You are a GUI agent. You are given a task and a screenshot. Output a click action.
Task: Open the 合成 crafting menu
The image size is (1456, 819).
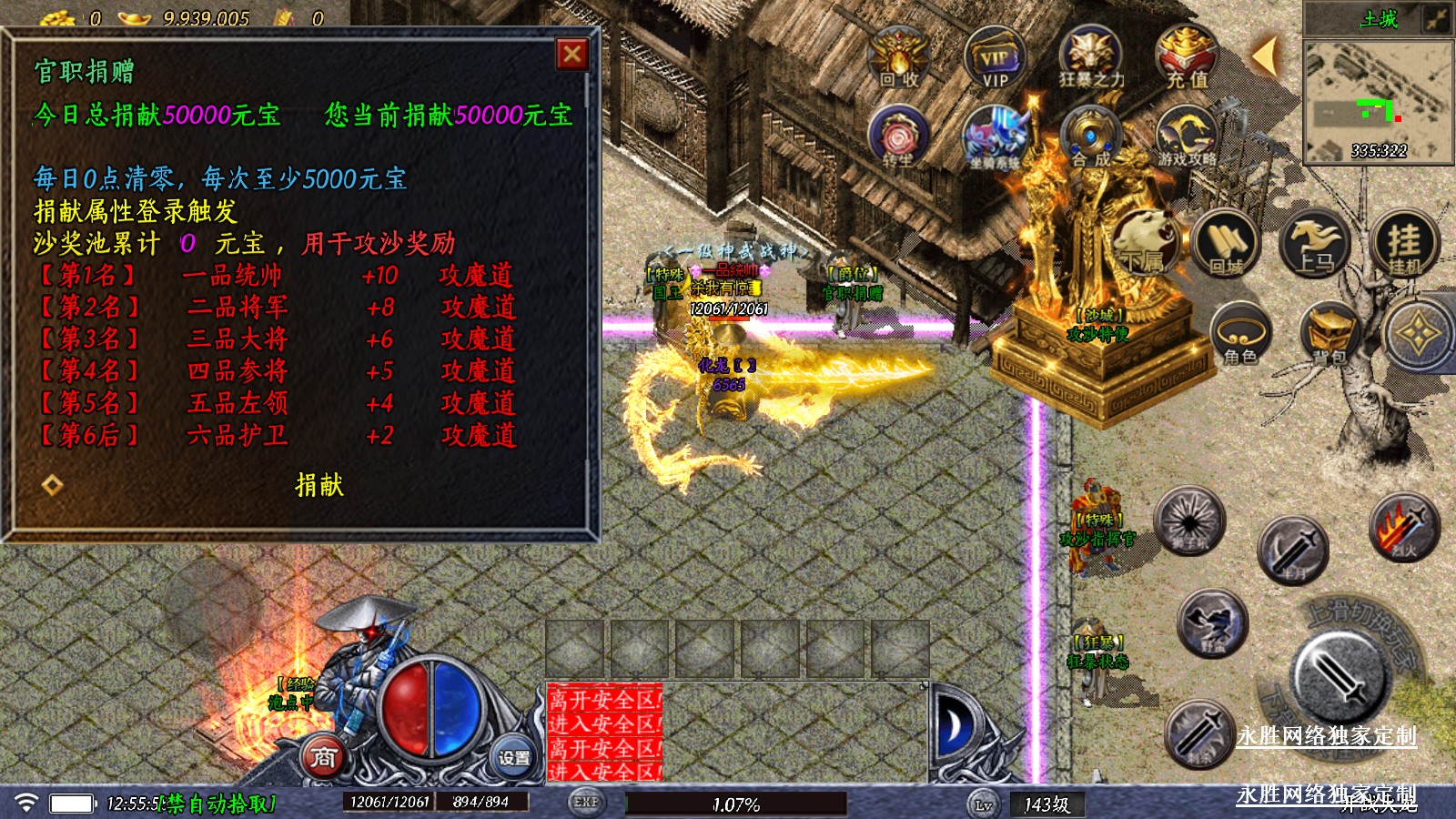[x=1090, y=136]
